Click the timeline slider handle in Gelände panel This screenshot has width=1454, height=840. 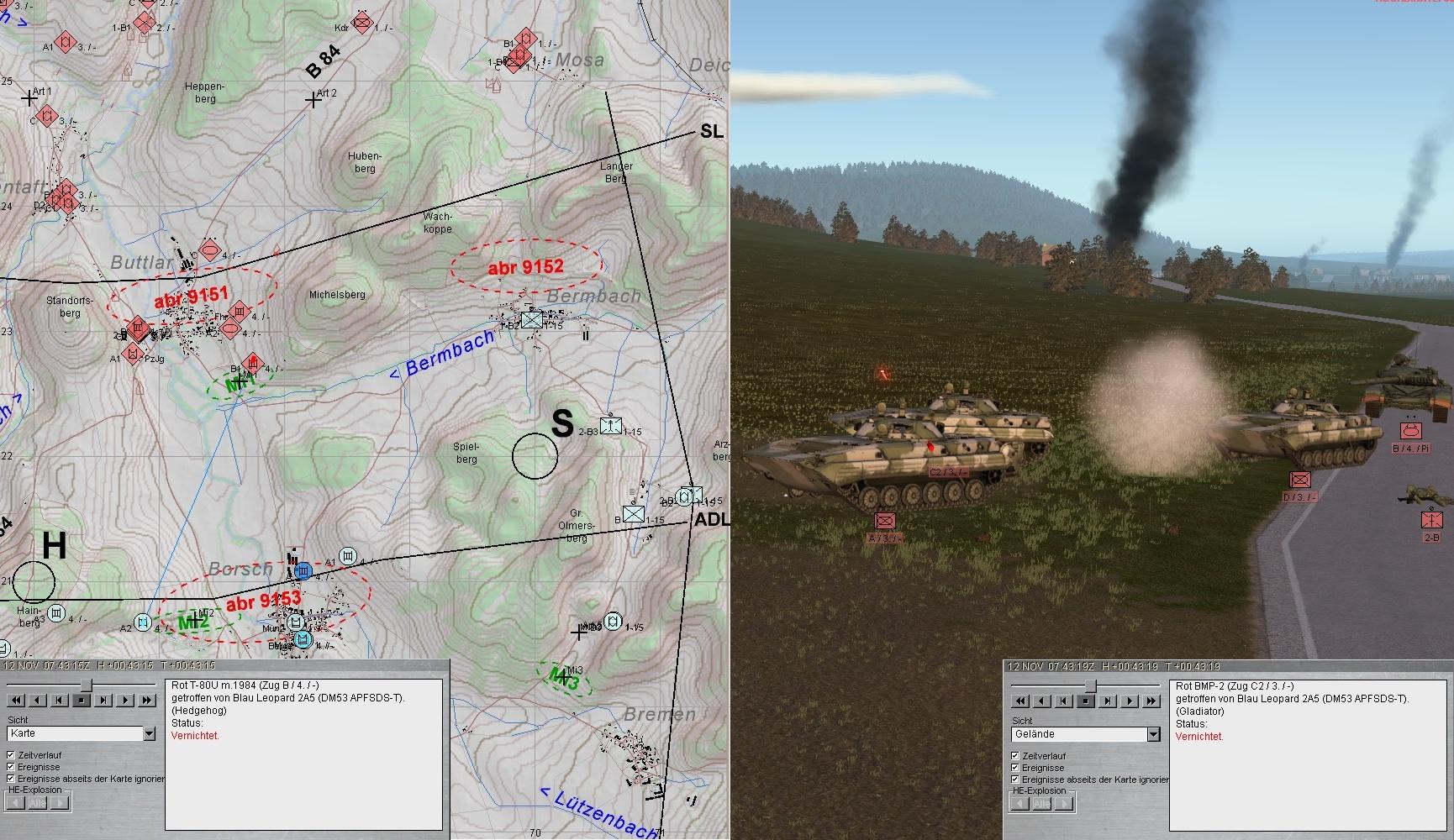pos(1089,686)
